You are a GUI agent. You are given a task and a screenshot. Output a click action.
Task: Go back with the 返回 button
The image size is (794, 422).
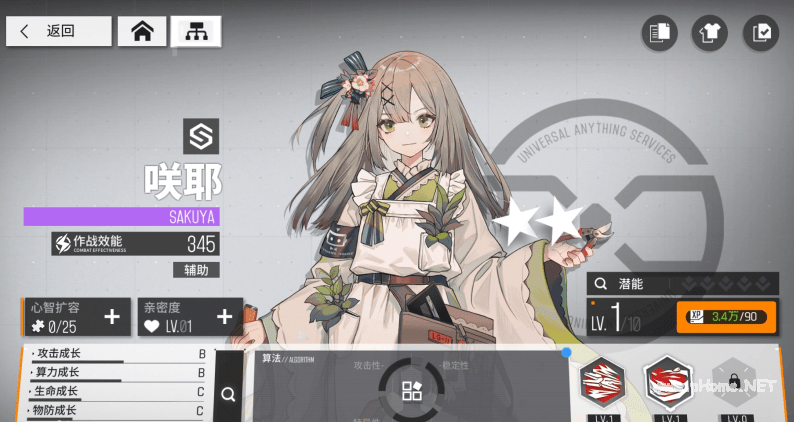point(58,31)
